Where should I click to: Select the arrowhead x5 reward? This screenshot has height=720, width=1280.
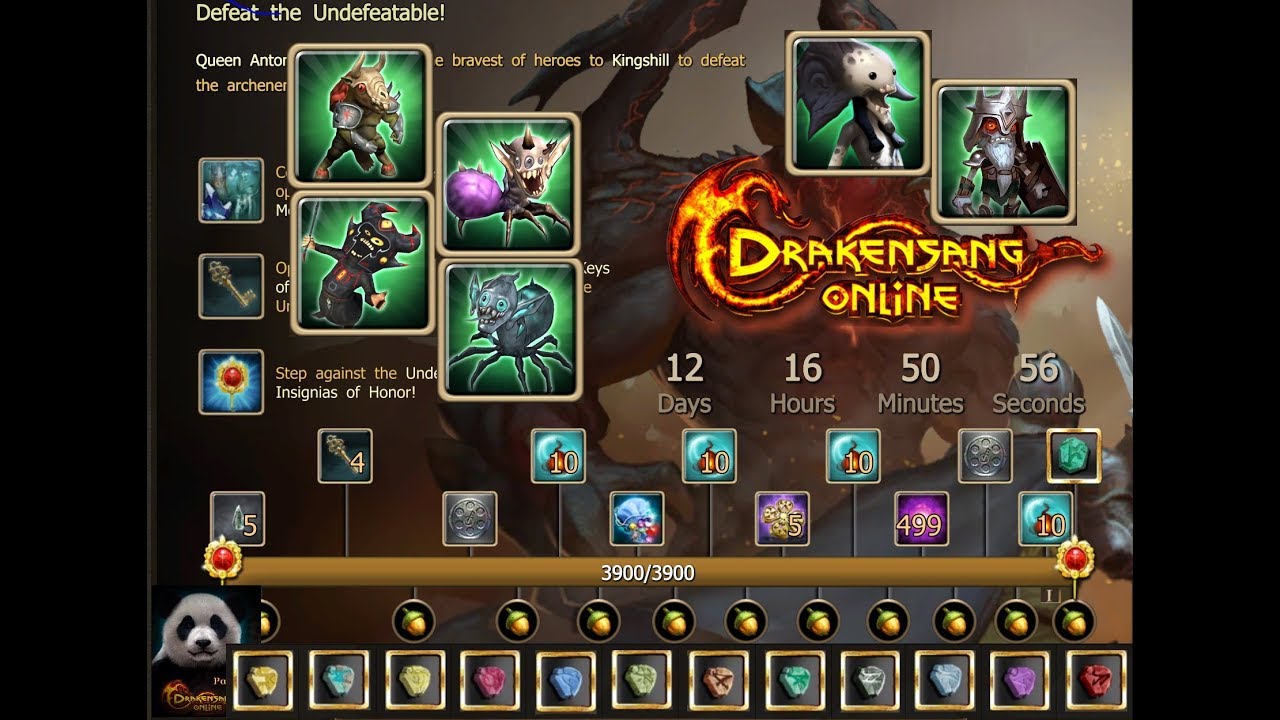coord(237,518)
